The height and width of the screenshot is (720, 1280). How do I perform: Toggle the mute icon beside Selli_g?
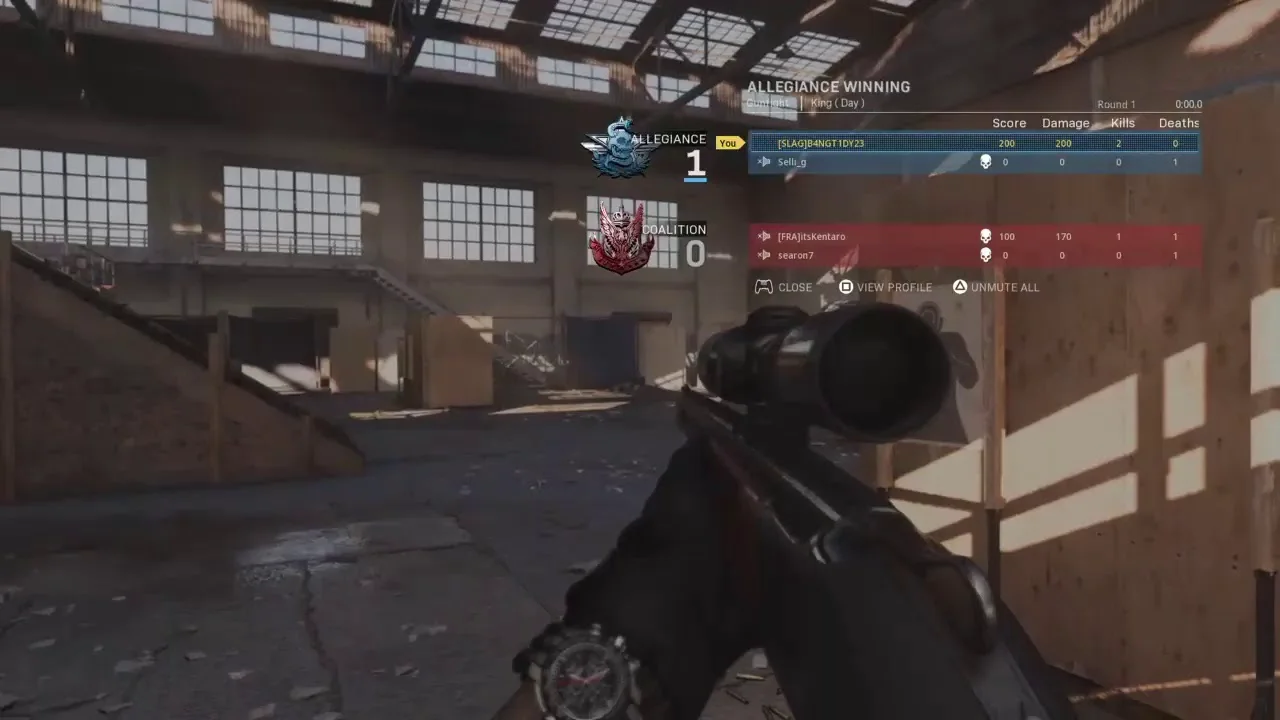(x=765, y=162)
